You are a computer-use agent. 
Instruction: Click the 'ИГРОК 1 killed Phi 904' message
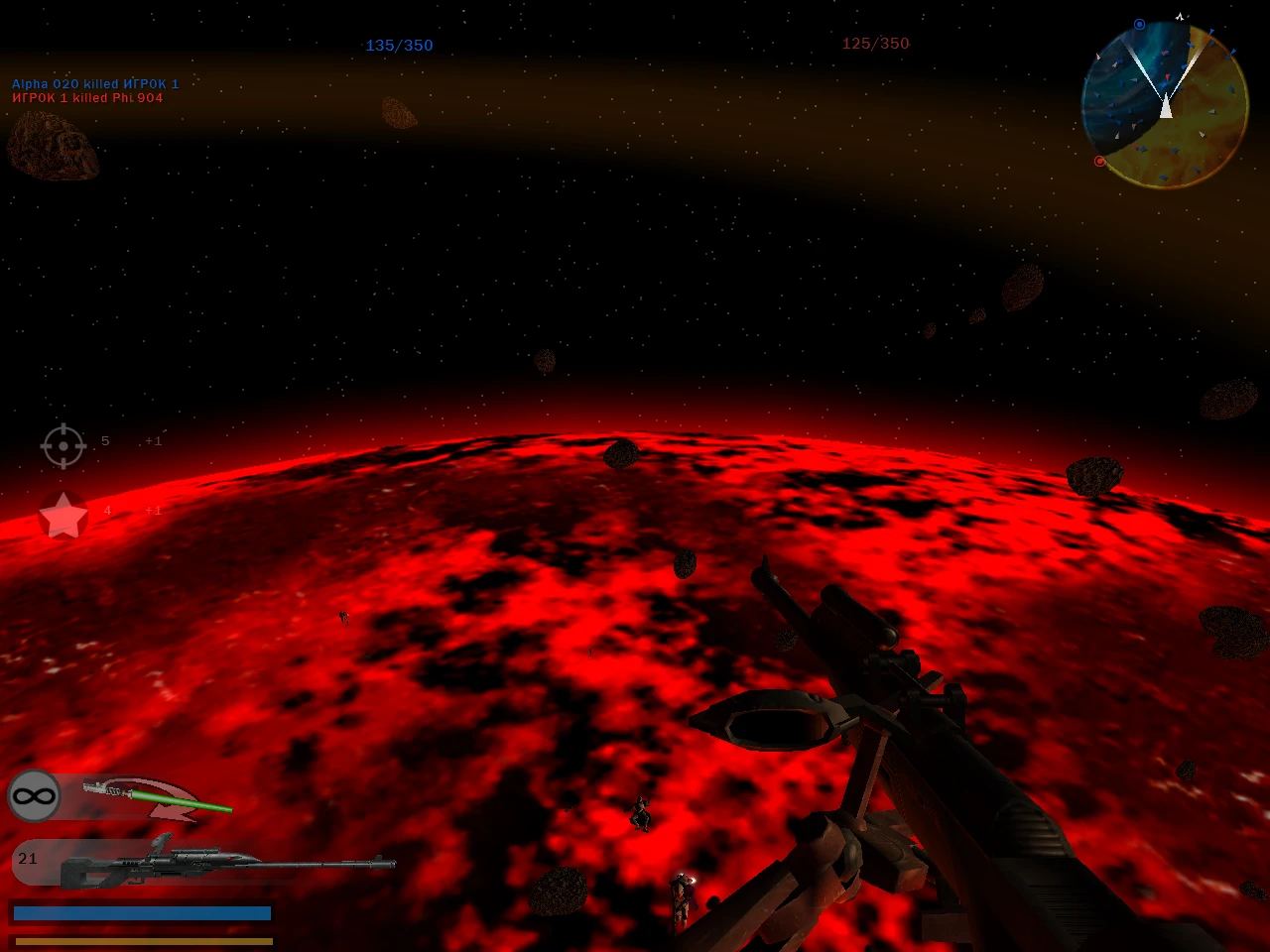click(86, 97)
